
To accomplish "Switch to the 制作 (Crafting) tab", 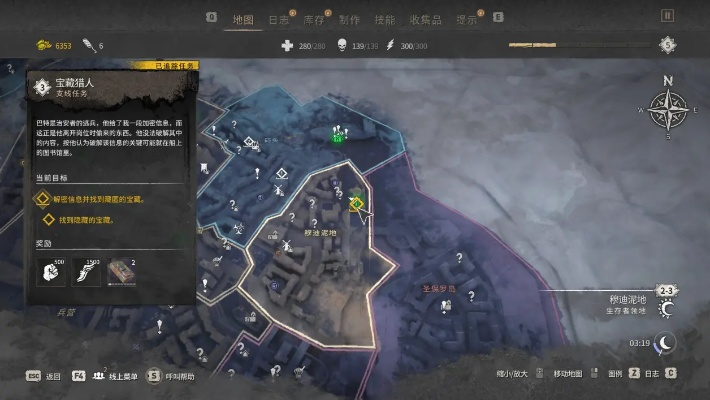I will 349,19.
